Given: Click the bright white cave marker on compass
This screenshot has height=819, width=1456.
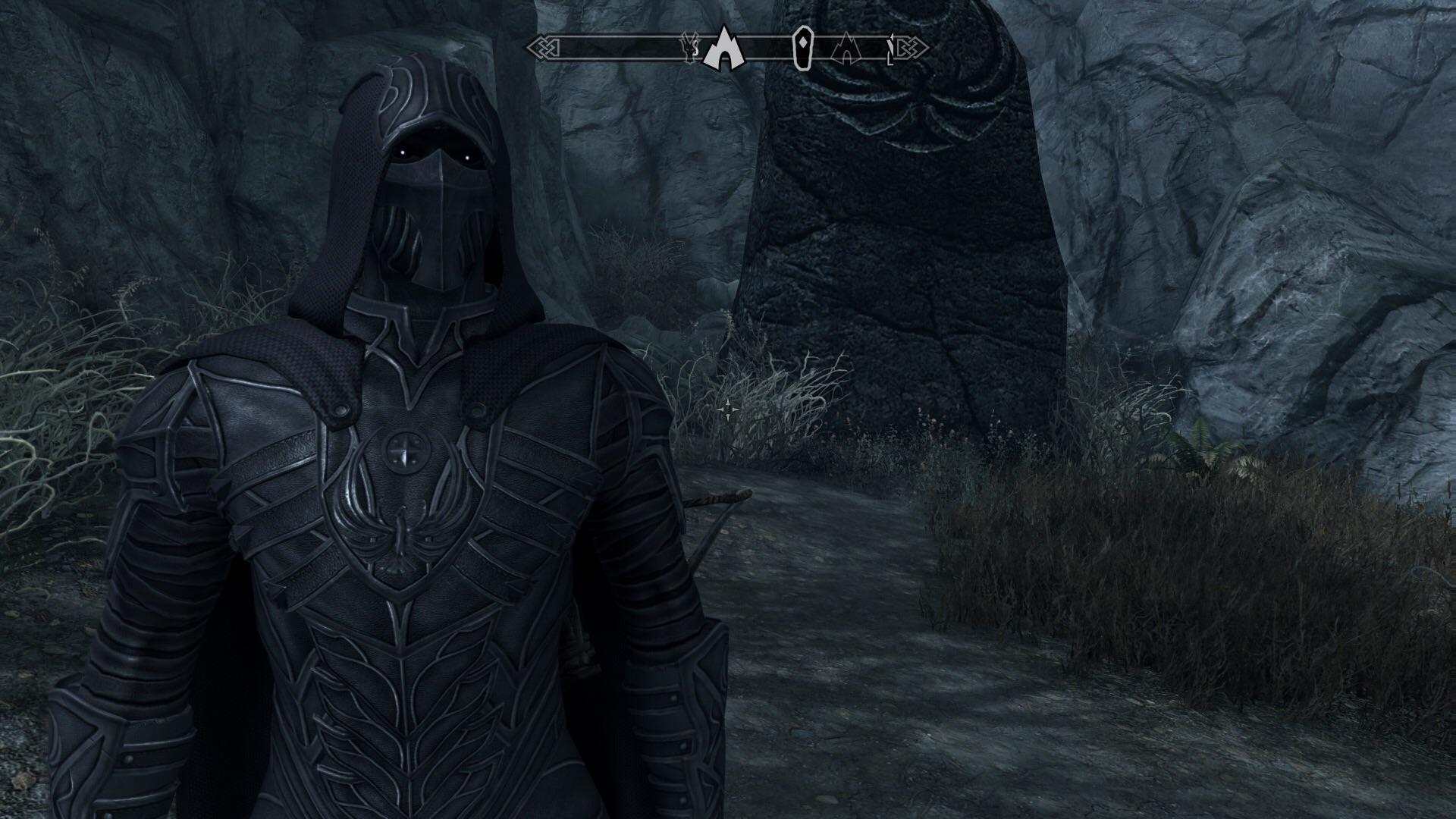Looking at the screenshot, I should [723, 49].
